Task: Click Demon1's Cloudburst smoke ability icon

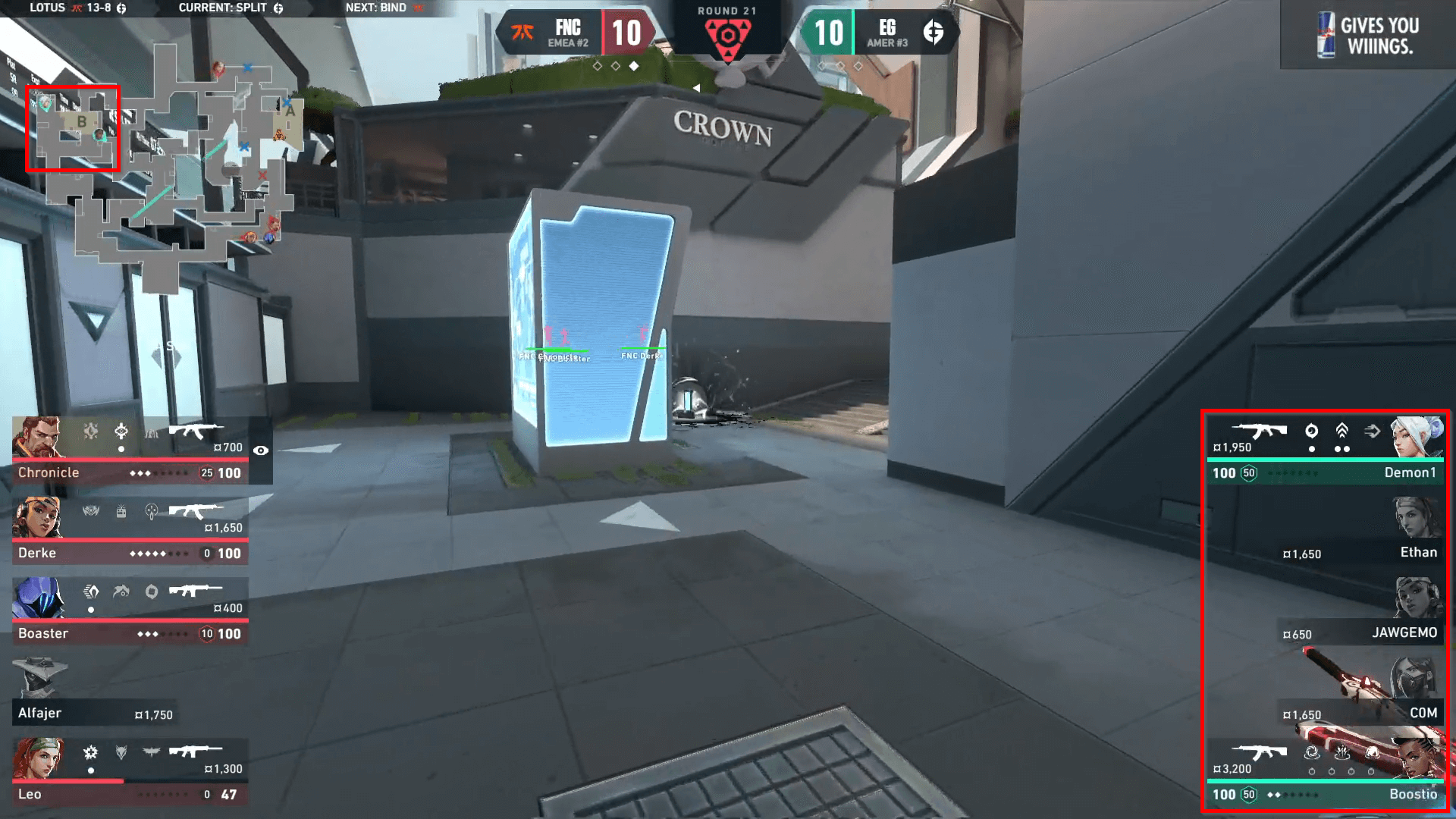Action: click(x=1312, y=431)
